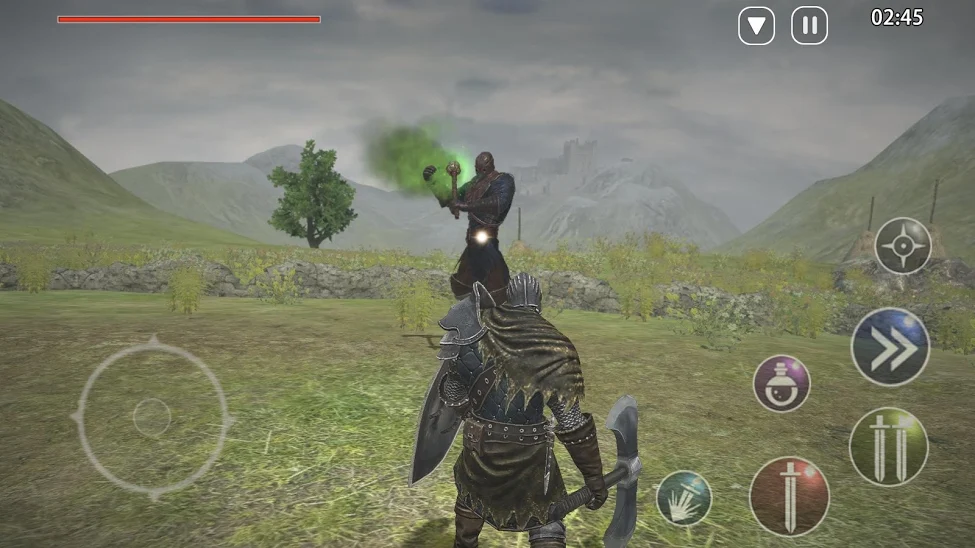Toggle the crosshair target lock button
Viewport: 975px width, 548px height.
pos(903,245)
